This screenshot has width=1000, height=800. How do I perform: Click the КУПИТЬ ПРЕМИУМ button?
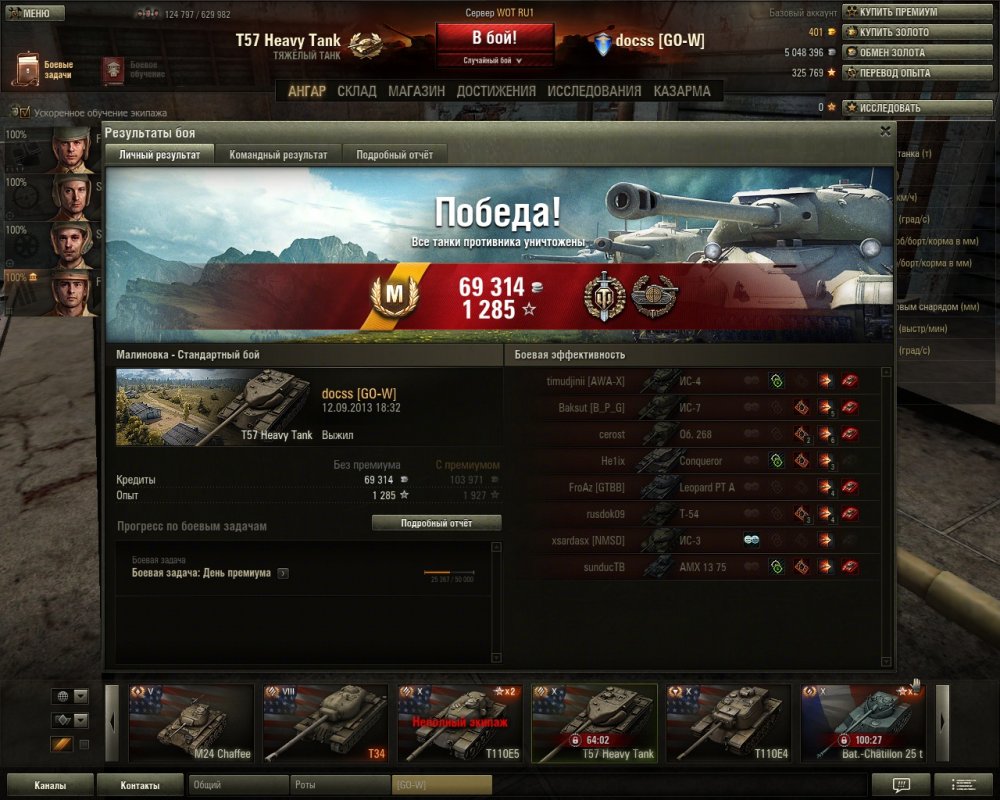pos(897,12)
